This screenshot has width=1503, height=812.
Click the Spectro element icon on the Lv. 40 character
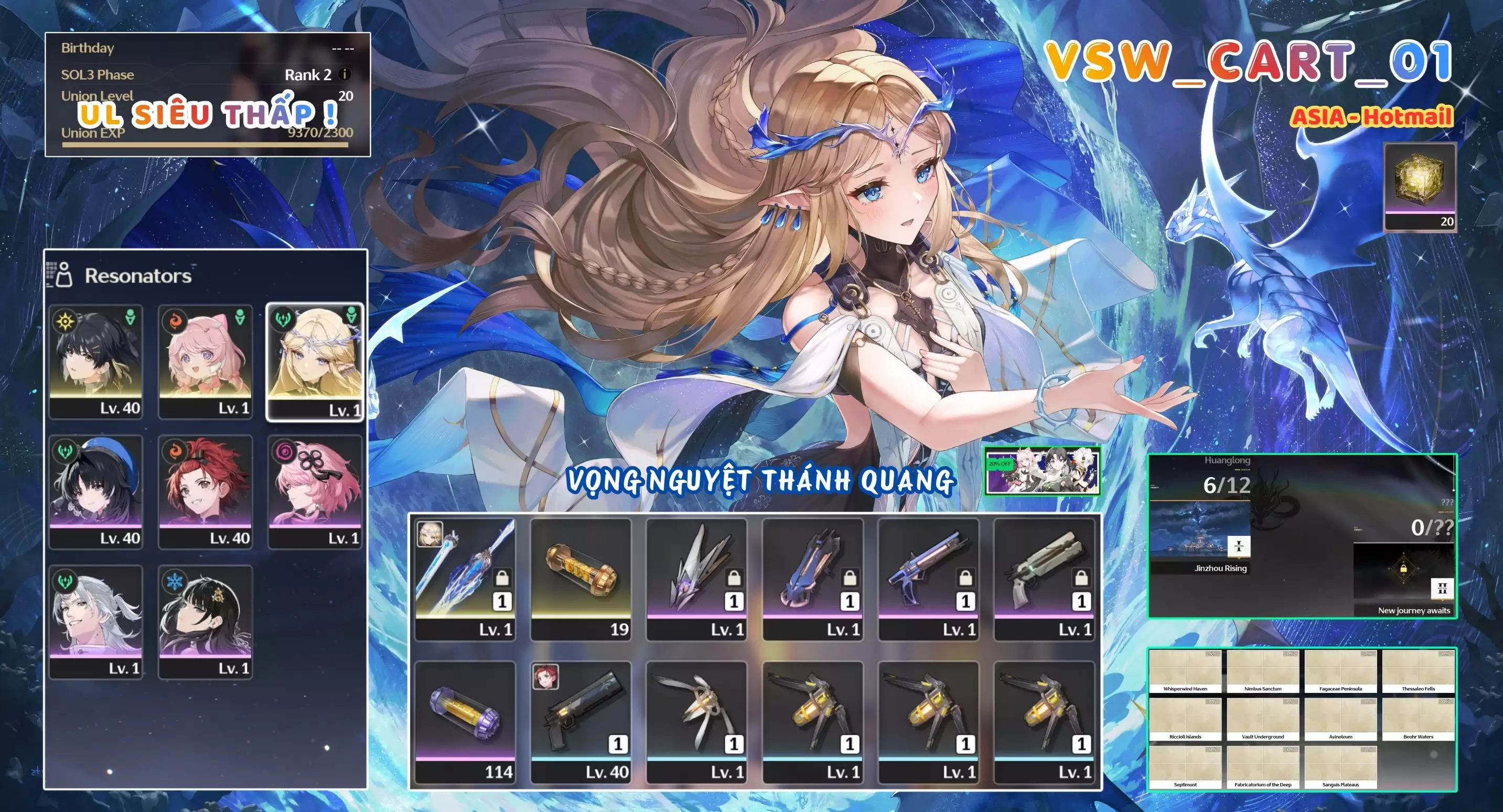[64, 321]
